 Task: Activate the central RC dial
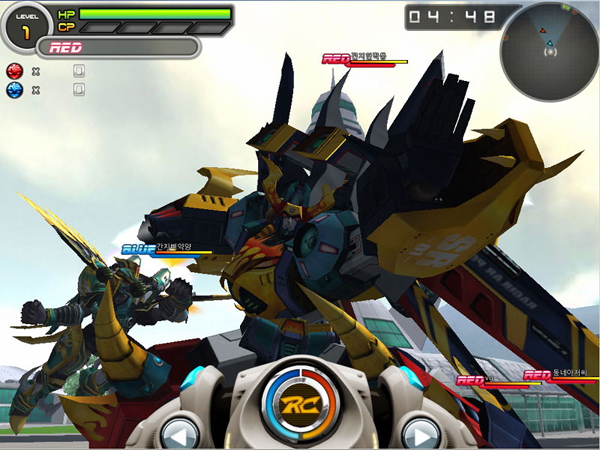tap(298, 403)
